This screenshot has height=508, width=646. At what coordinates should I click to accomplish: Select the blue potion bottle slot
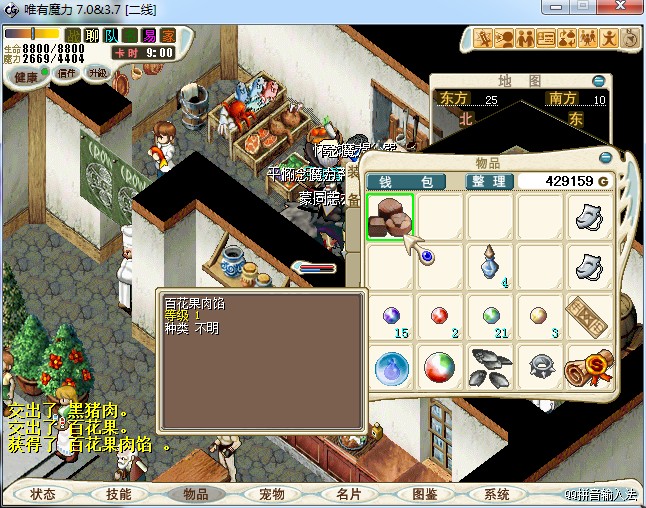[x=490, y=266]
